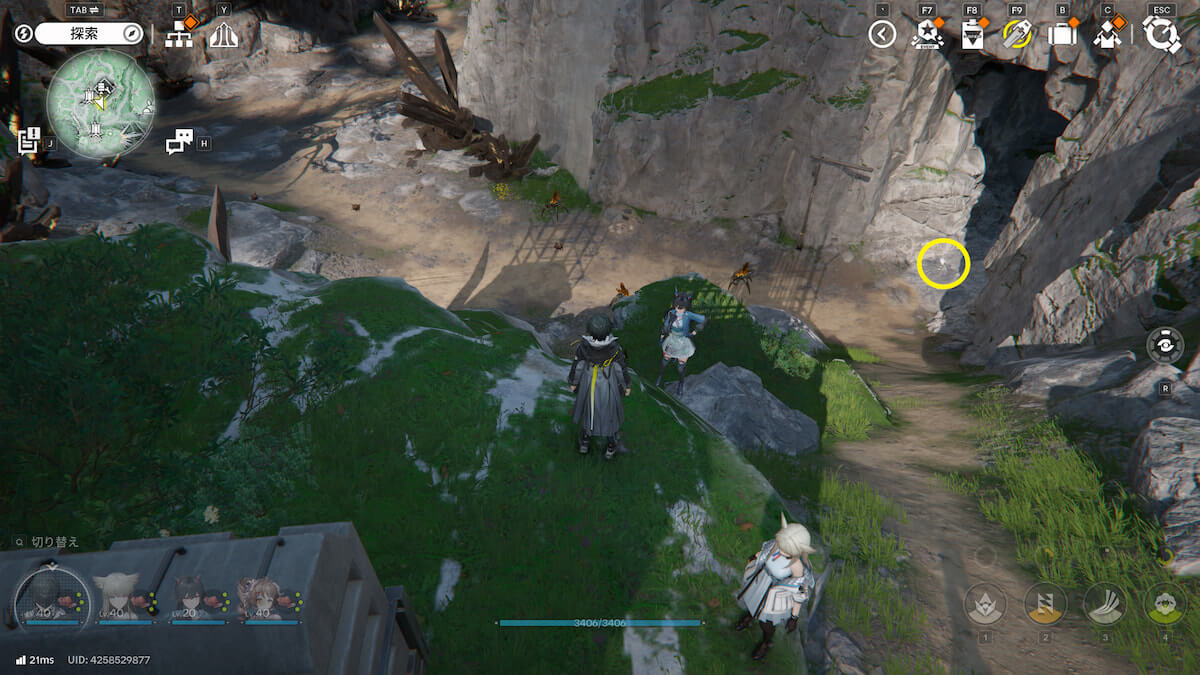This screenshot has width=1200, height=675.
Task: Activate the wing-shaped skill in slot 3
Action: (1105, 604)
